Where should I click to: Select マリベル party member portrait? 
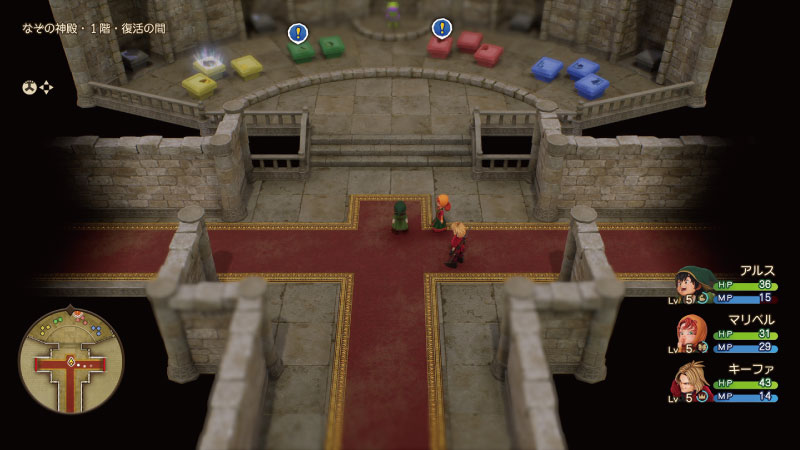[693, 332]
